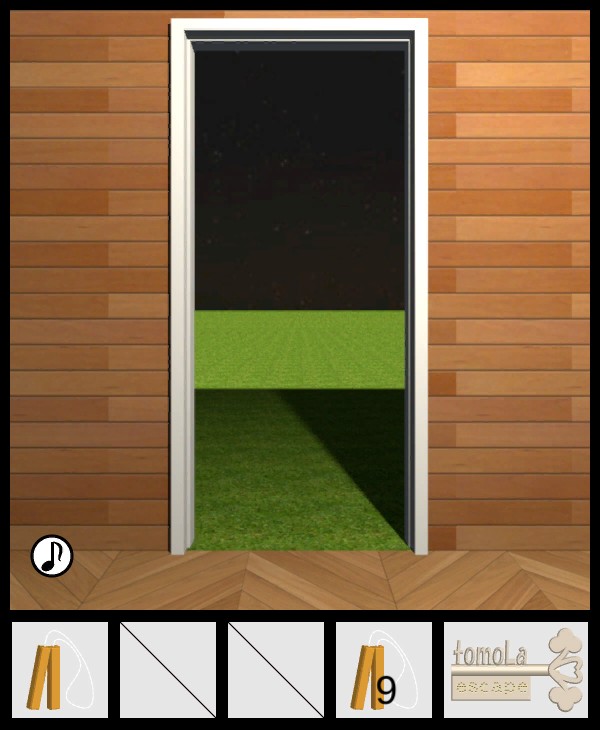Select the wooden sticks slot marked 9
600x730 pixels.
(384, 670)
